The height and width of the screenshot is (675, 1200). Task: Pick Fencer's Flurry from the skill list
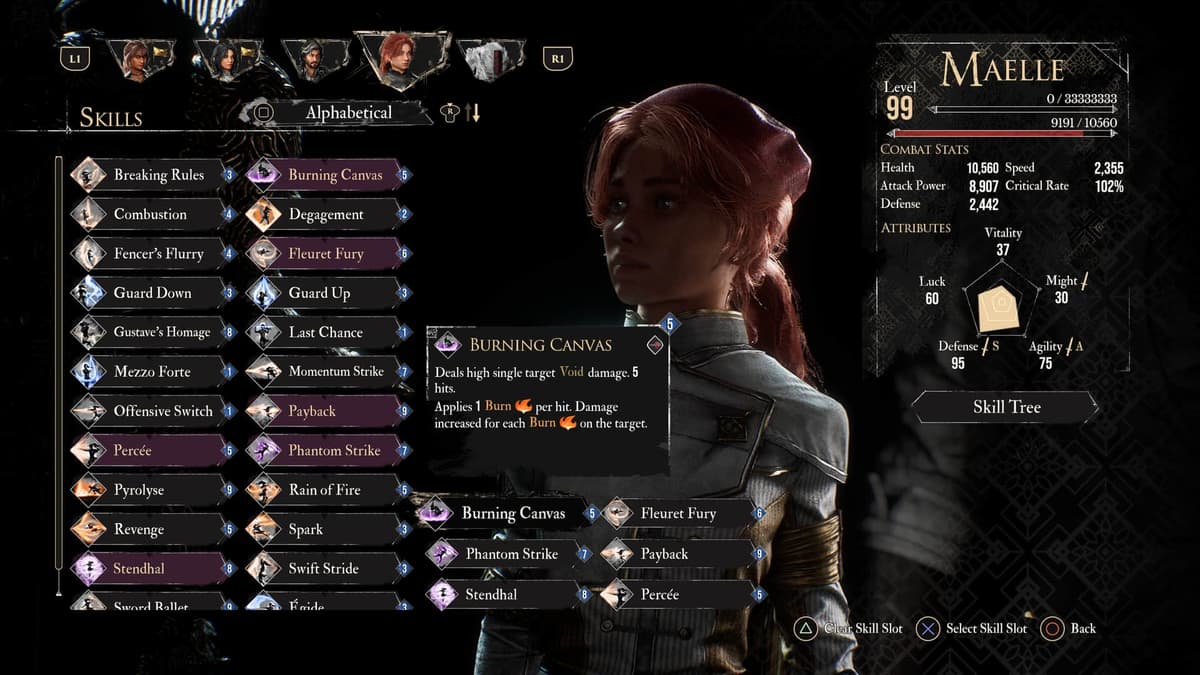(x=158, y=254)
